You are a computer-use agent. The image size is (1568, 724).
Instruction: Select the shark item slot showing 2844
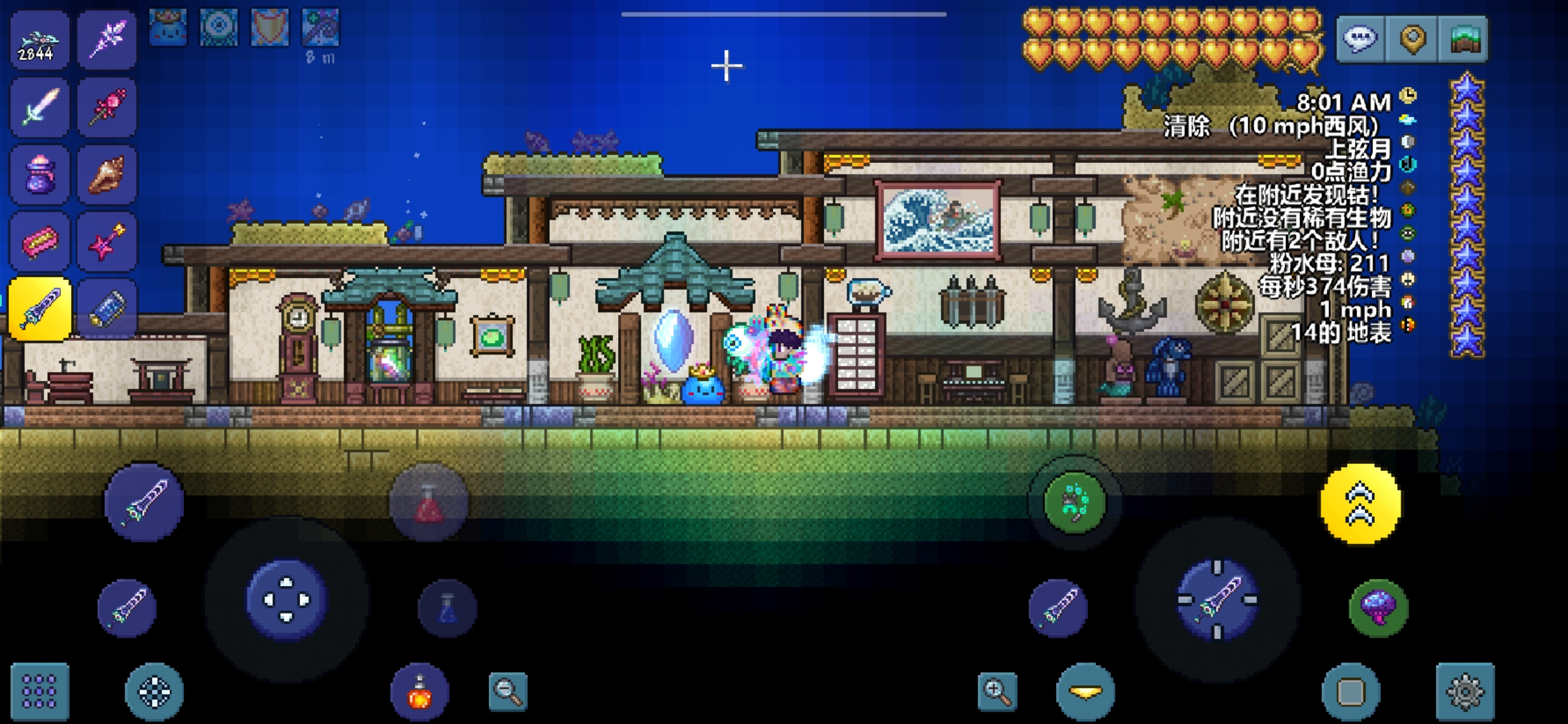(x=38, y=40)
